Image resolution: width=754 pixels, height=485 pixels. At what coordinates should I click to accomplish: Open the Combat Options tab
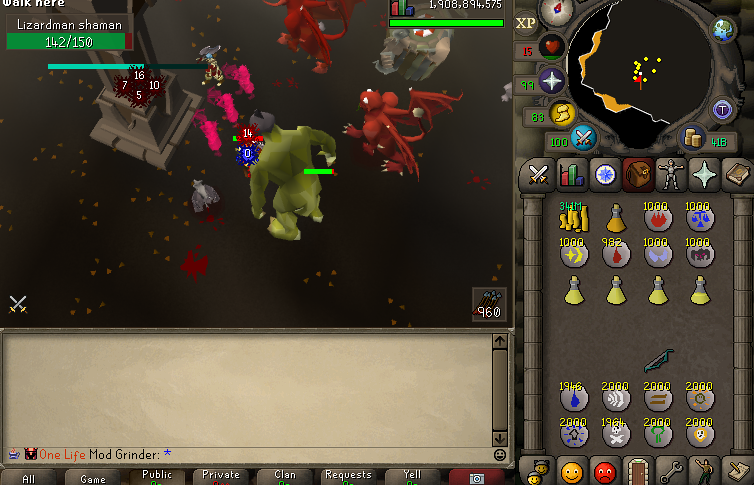[539, 176]
